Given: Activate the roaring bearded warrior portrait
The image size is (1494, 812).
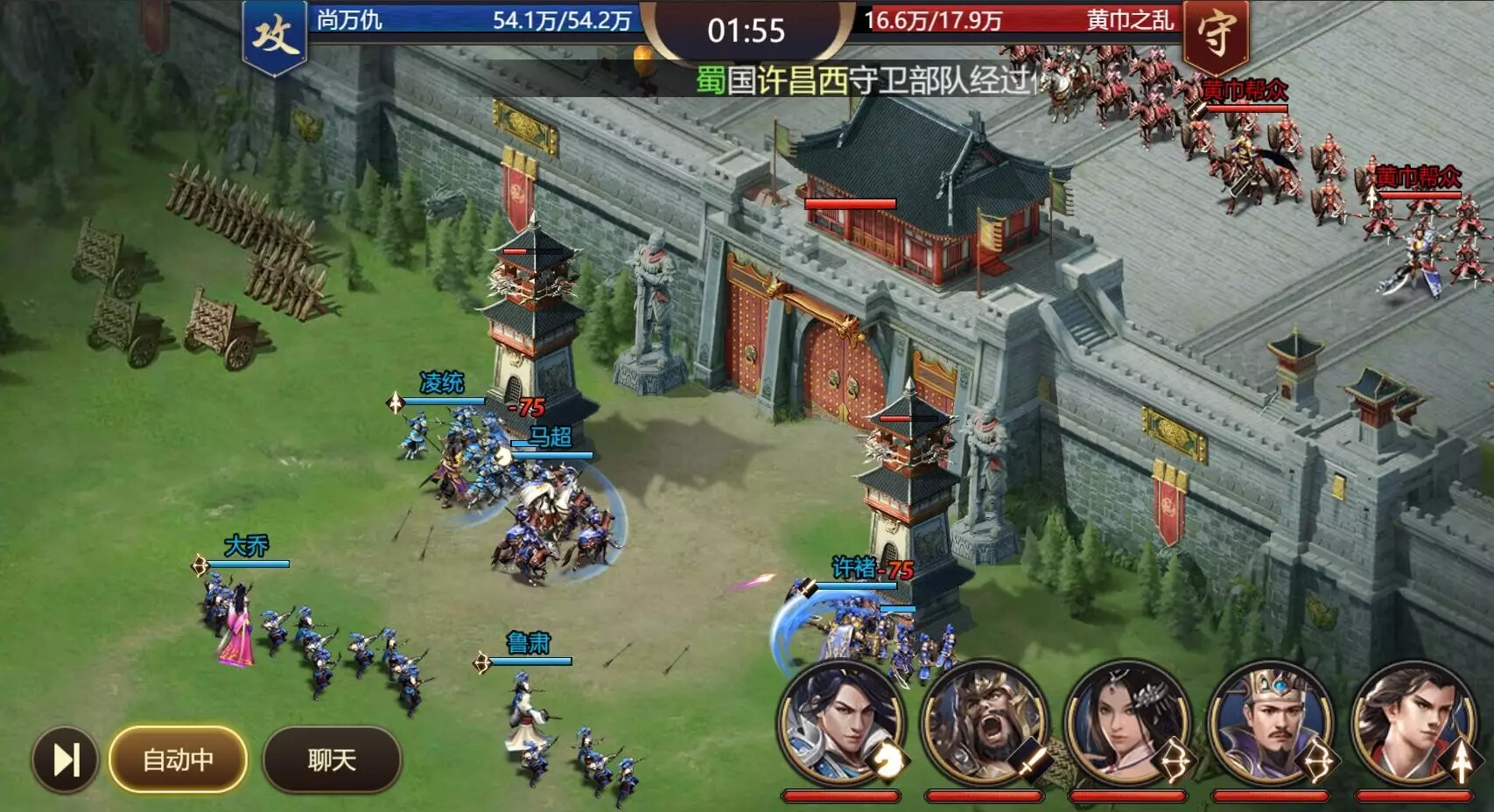Looking at the screenshot, I should pos(985,726).
